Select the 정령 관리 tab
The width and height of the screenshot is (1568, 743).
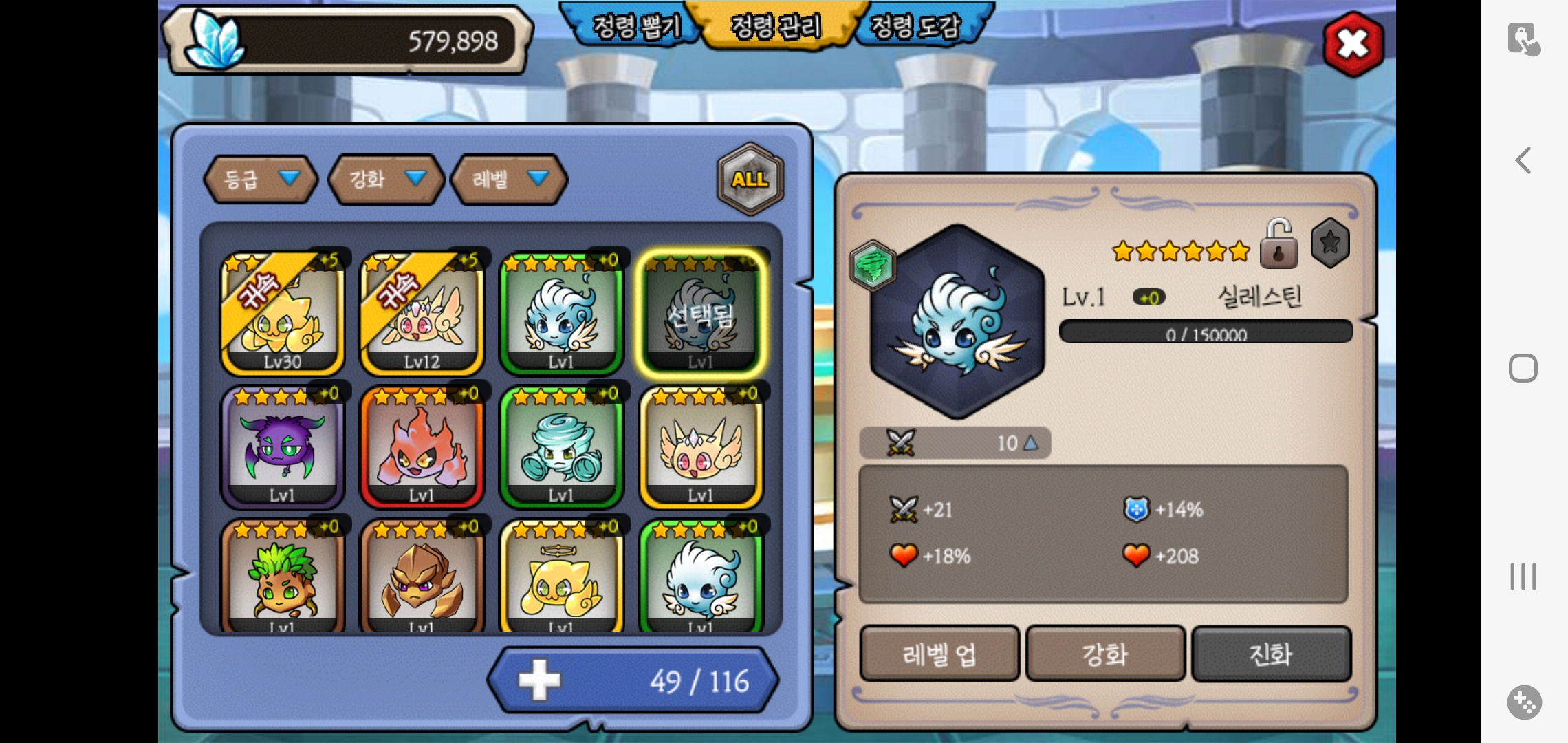click(776, 28)
